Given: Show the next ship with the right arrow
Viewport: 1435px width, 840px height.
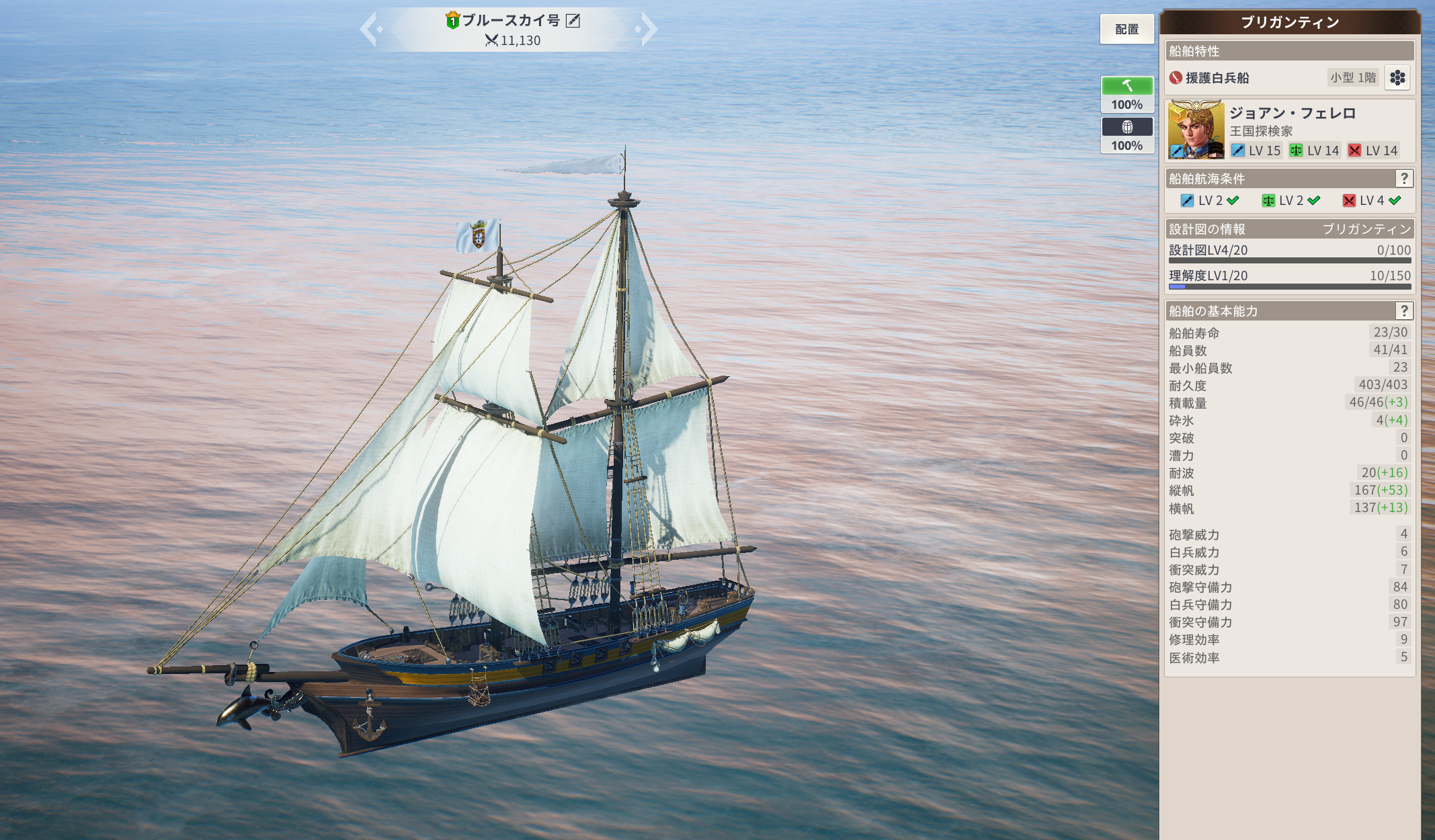Looking at the screenshot, I should 648,30.
